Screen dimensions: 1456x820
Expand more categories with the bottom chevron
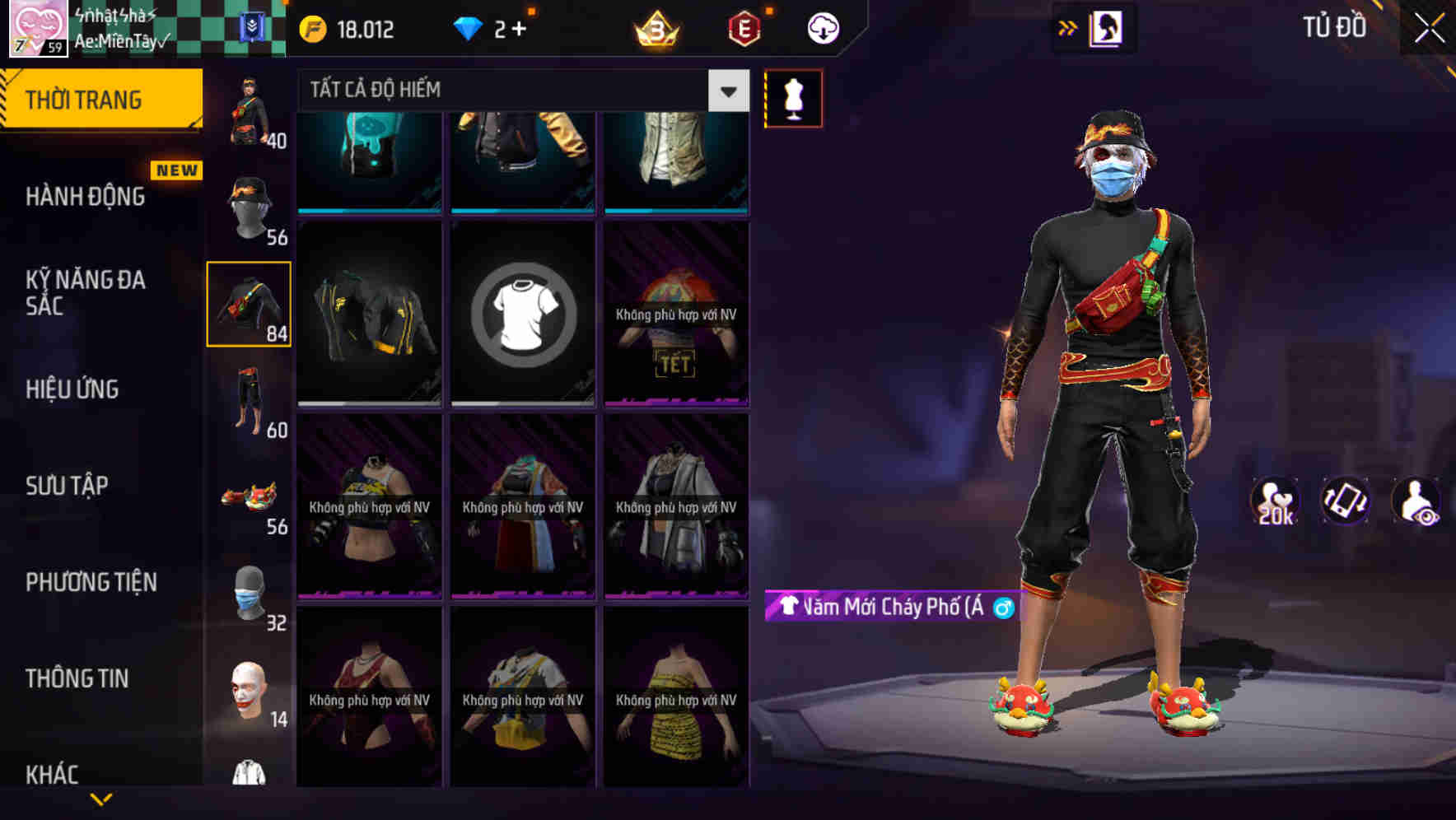tap(101, 799)
